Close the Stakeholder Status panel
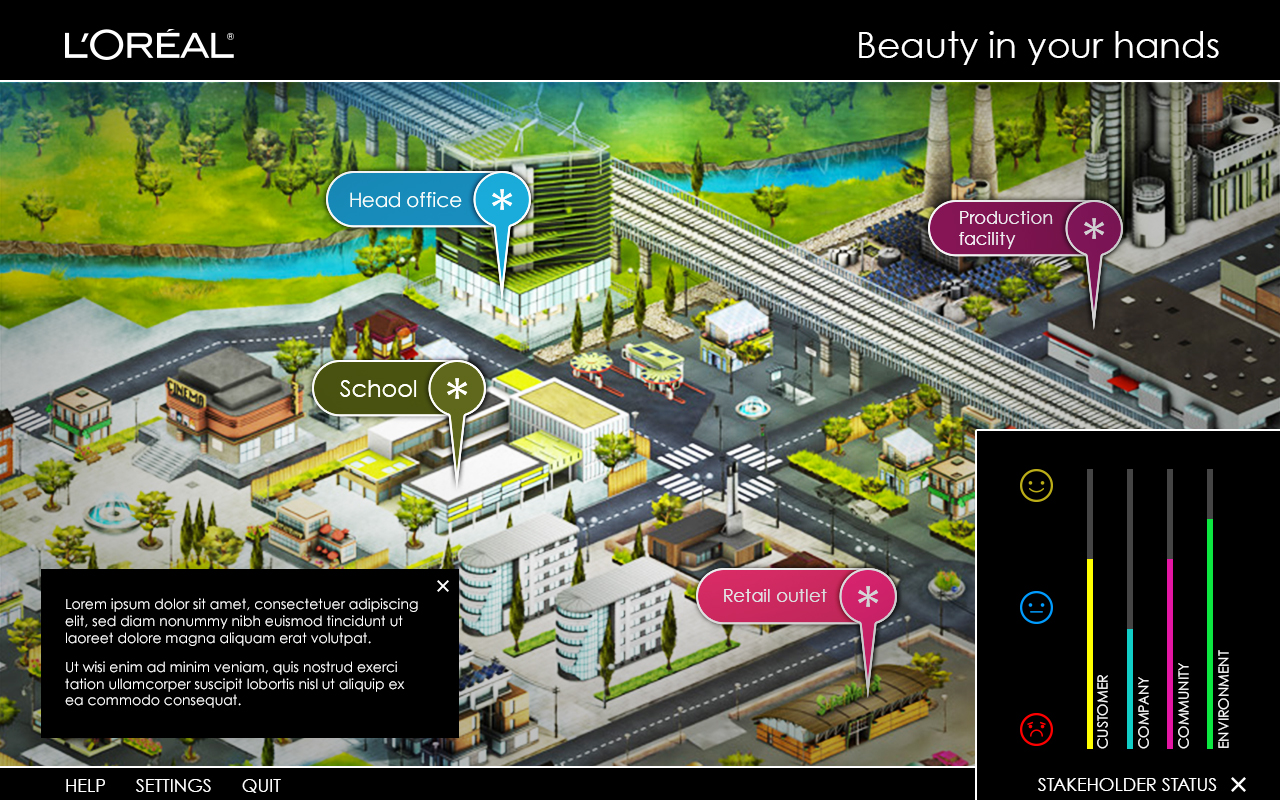1280x800 pixels. coord(1238,784)
